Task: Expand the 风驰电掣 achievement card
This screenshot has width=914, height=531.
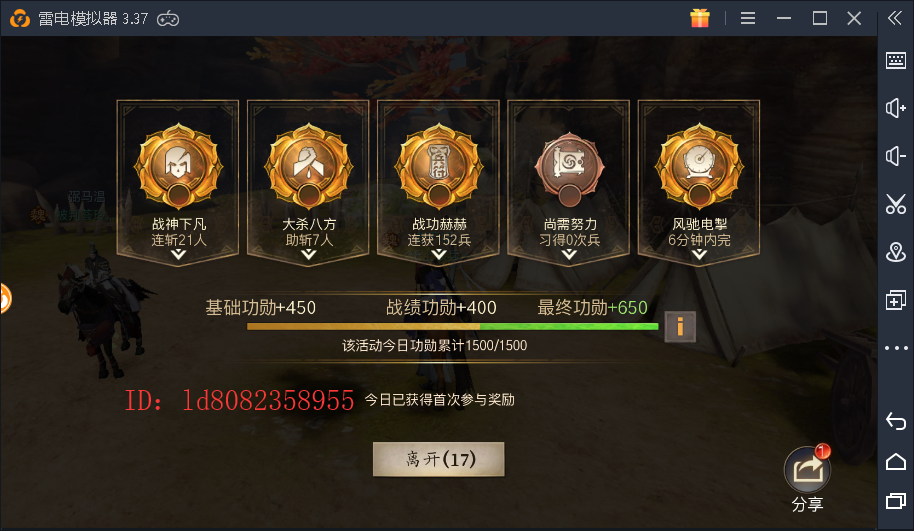Action: coord(699,255)
